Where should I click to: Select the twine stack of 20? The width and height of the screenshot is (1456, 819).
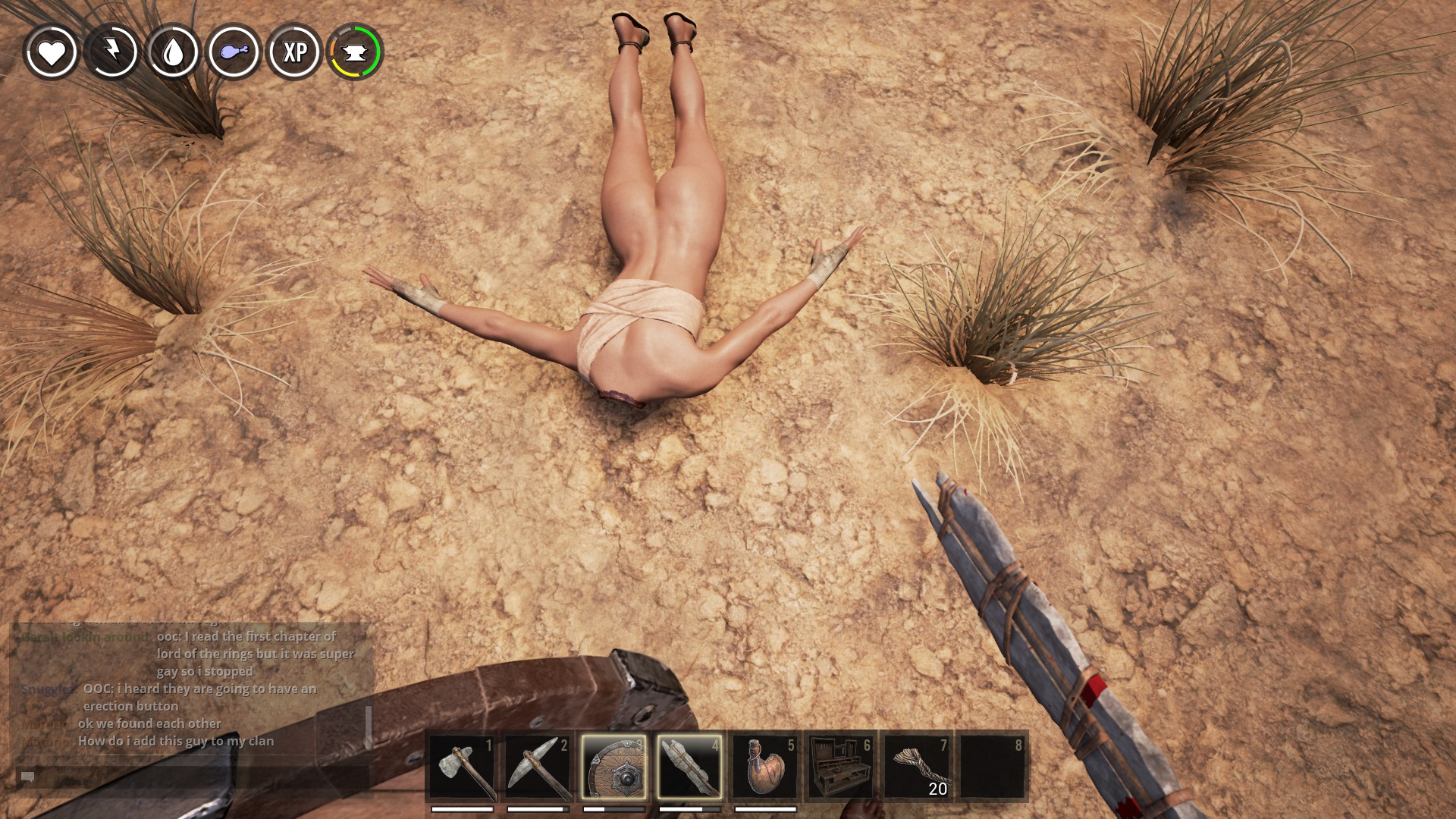917,766
